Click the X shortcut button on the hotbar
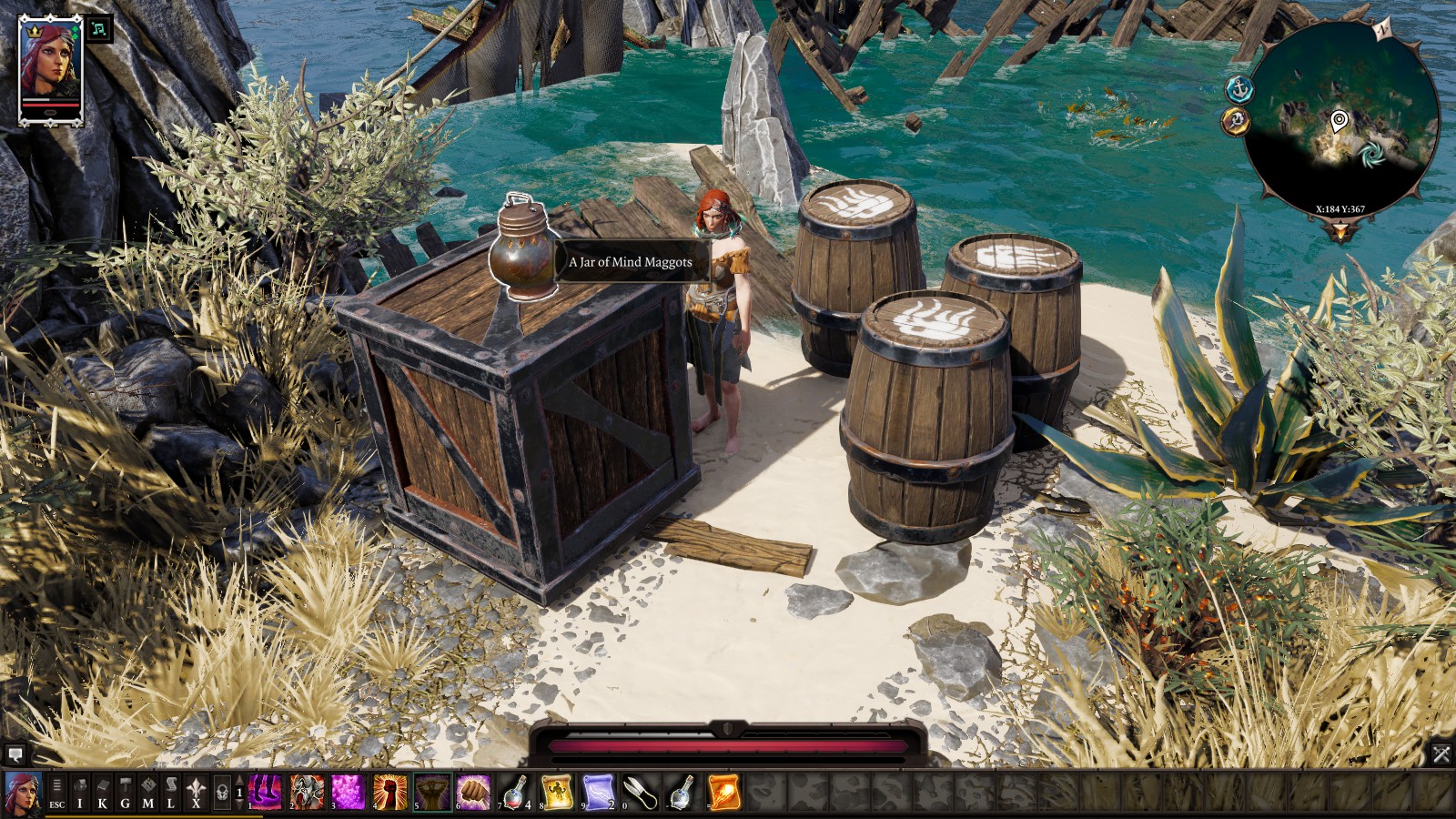Image resolution: width=1456 pixels, height=819 pixels. click(x=196, y=788)
